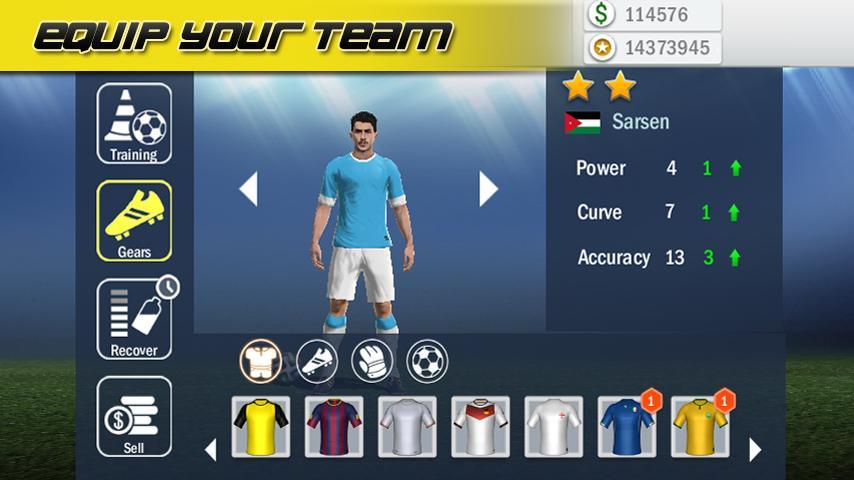854x480 pixels.
Task: Show previous player with left arrow
Action: (x=248, y=189)
